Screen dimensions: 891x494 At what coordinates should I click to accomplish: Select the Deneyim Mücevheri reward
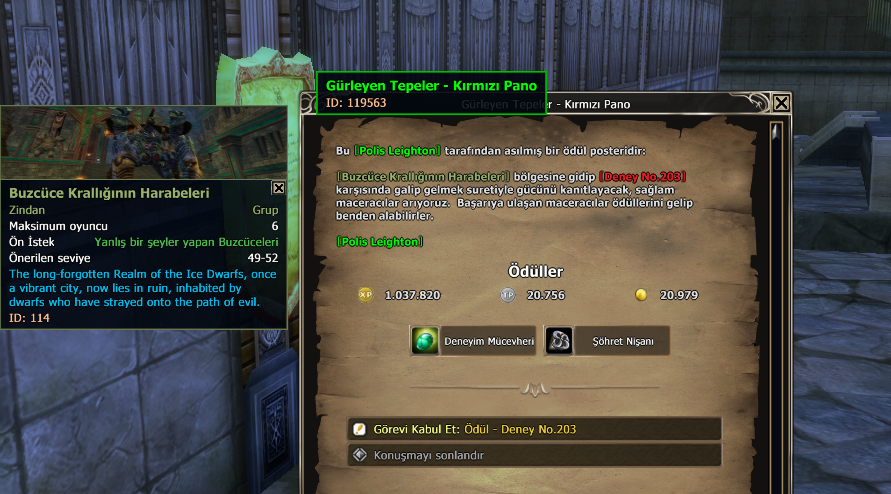[x=474, y=341]
